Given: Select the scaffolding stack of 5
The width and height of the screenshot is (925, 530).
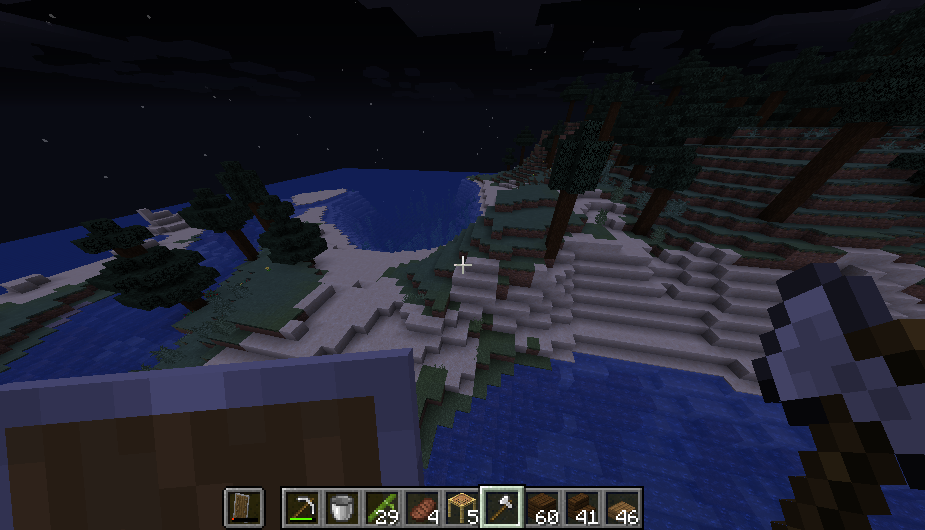Looking at the screenshot, I should [460, 508].
